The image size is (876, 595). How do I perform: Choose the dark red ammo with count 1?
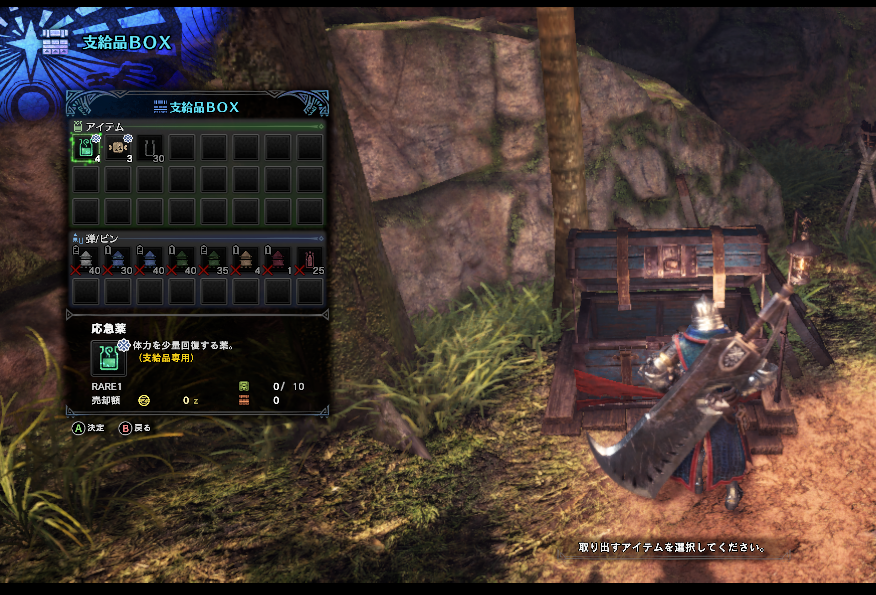coord(278,260)
